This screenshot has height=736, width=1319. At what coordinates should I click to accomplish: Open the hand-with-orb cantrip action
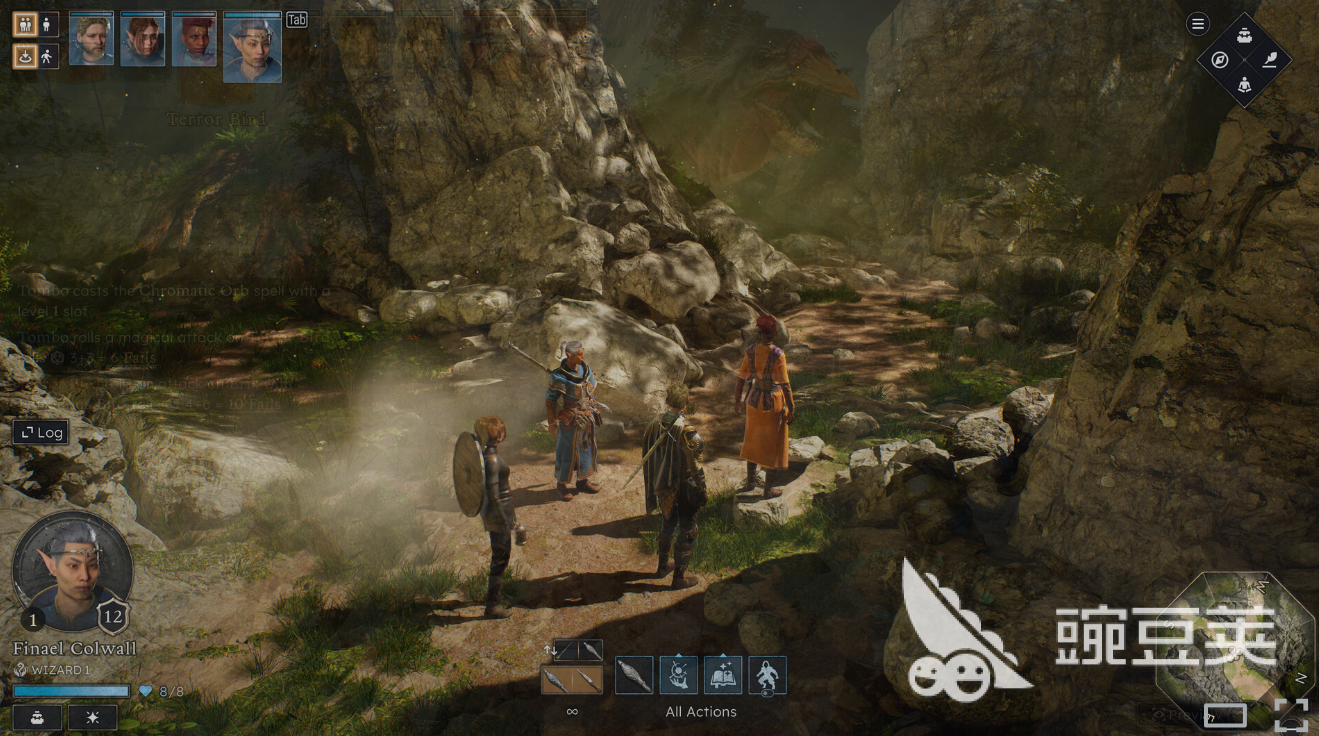click(678, 675)
